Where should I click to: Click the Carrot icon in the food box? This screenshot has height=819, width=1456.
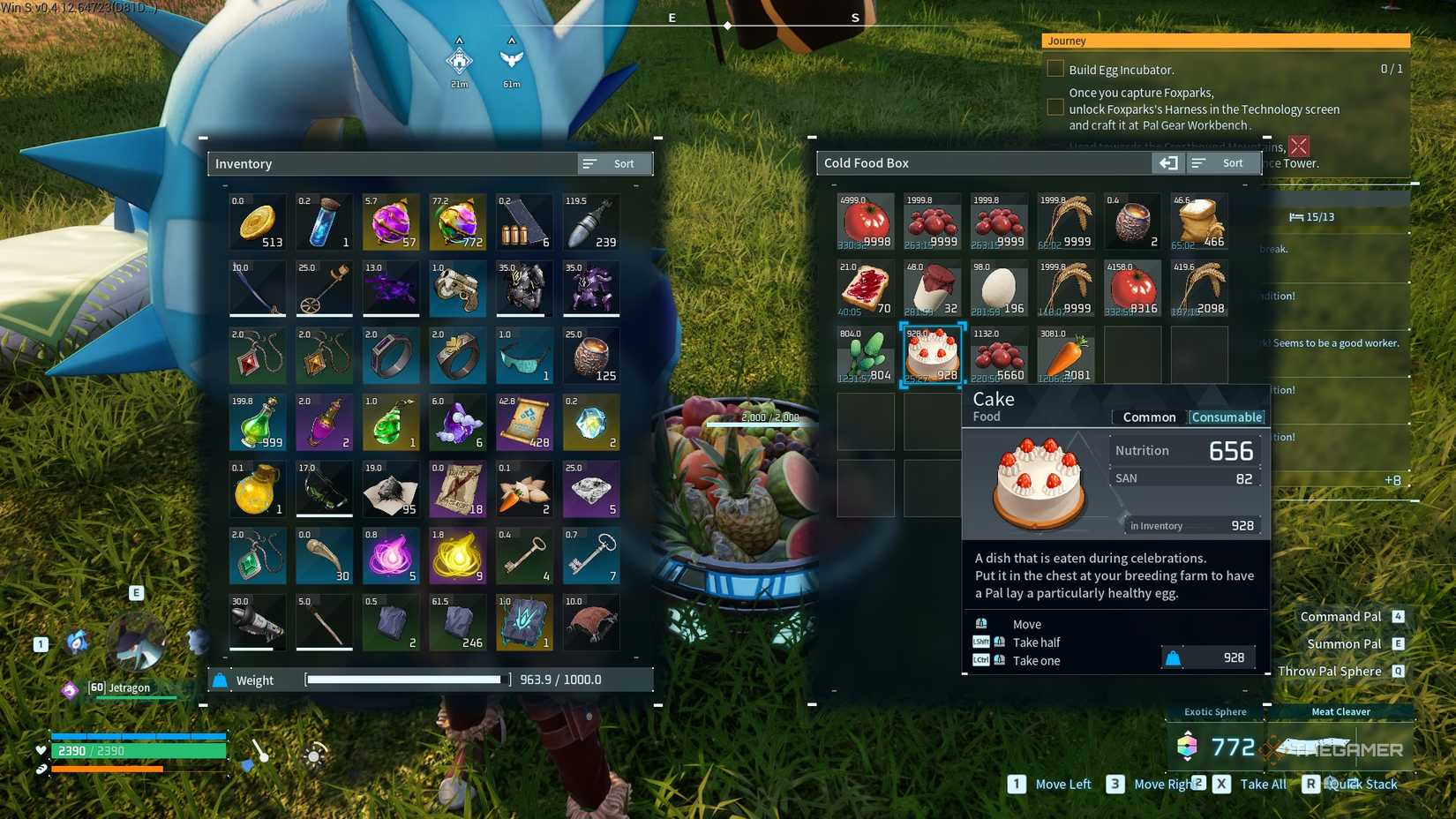pos(1066,355)
